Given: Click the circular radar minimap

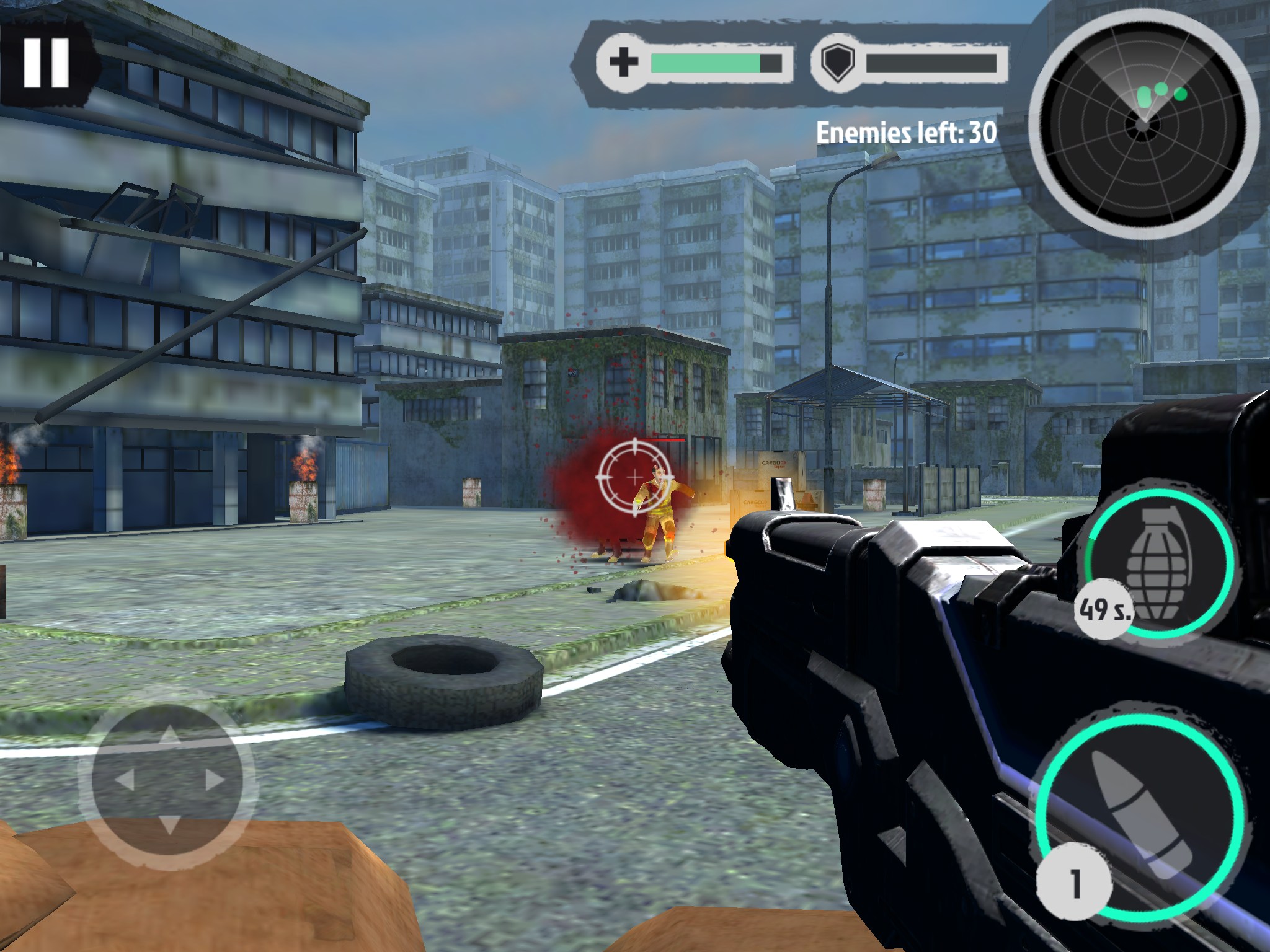Looking at the screenshot, I should pyautogui.click(x=1142, y=124).
